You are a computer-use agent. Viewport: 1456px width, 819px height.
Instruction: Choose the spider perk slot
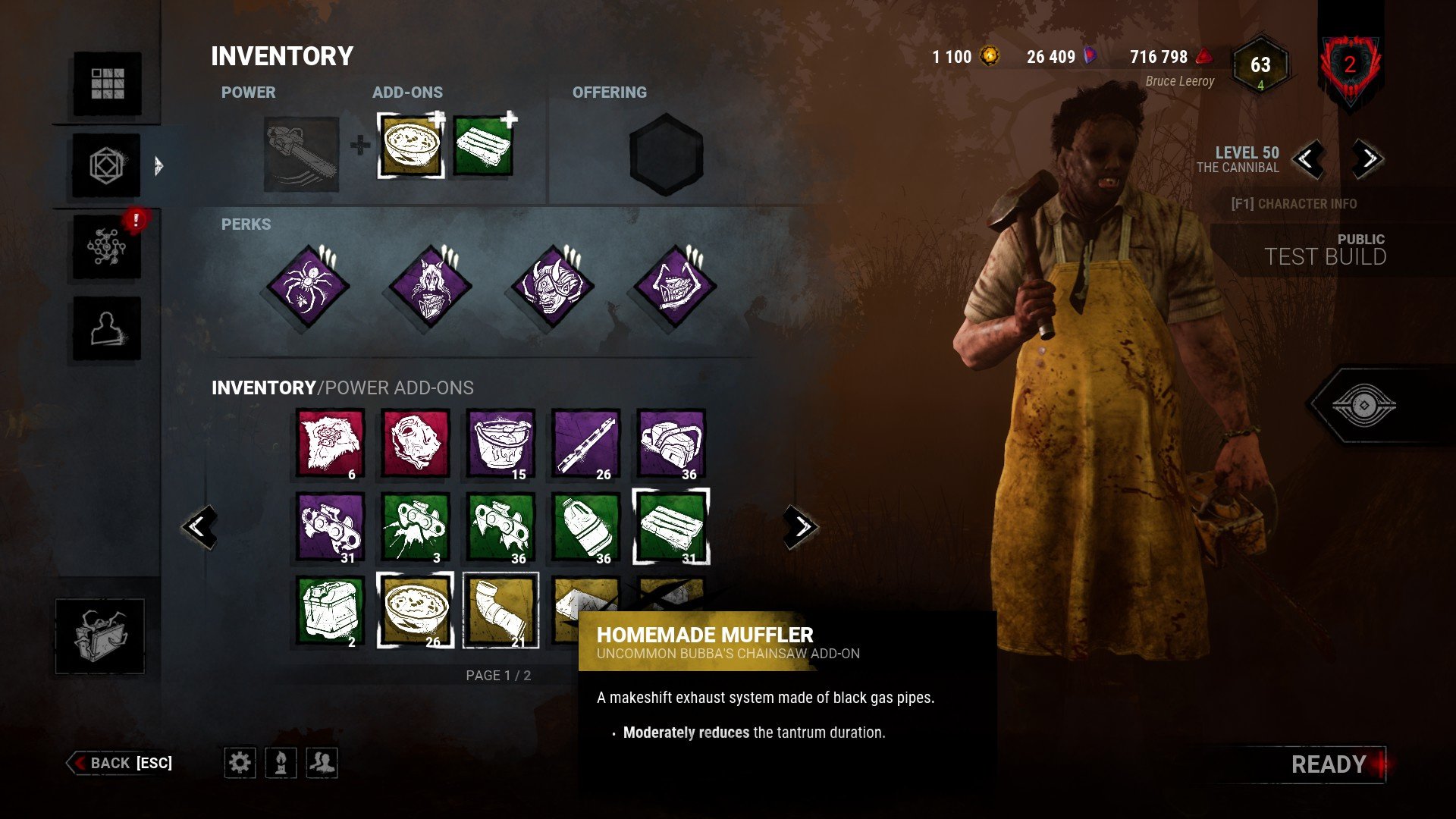308,287
